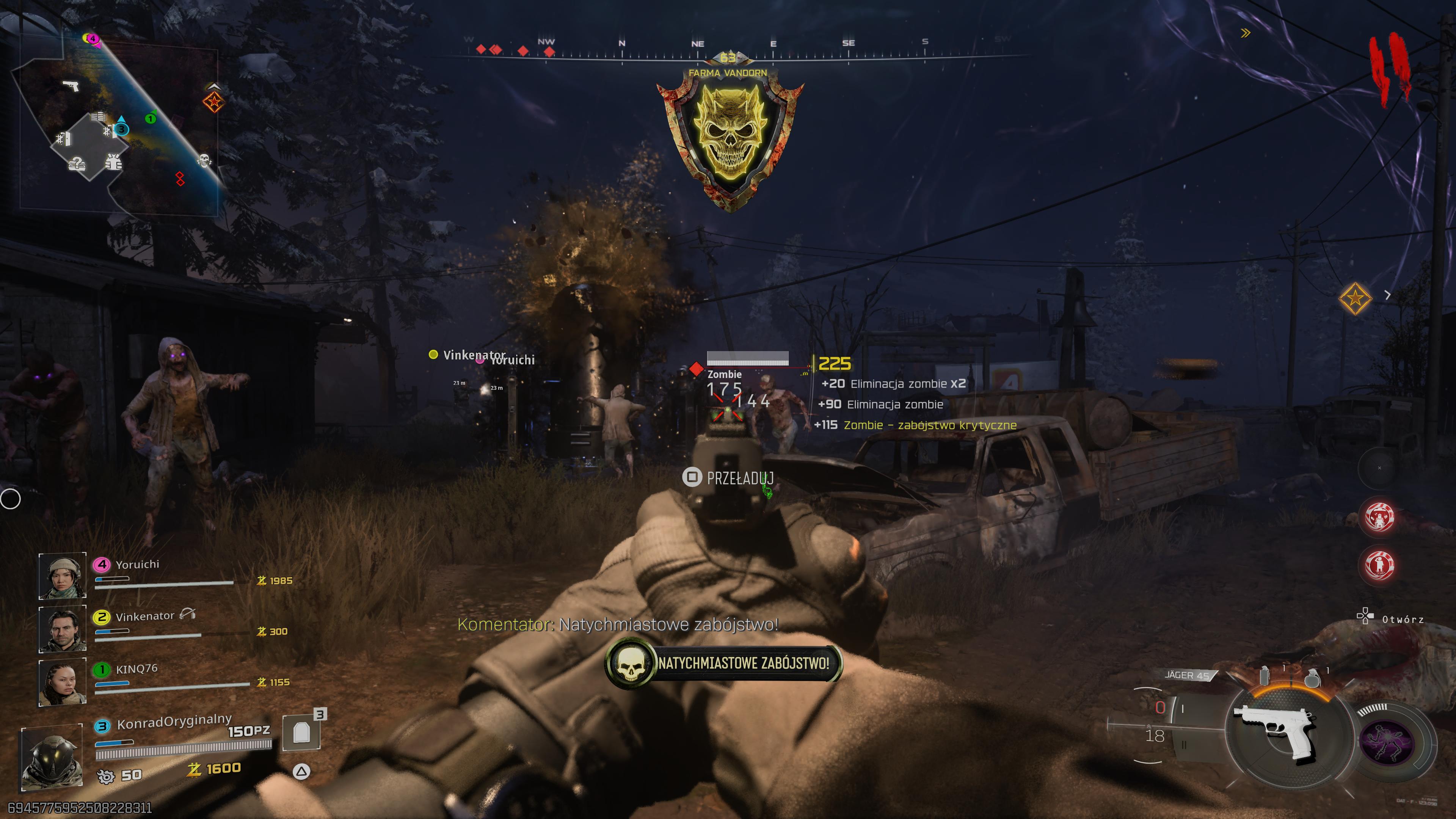The image size is (1456, 819).
Task: Click the skull marker on the minimap
Action: click(204, 160)
